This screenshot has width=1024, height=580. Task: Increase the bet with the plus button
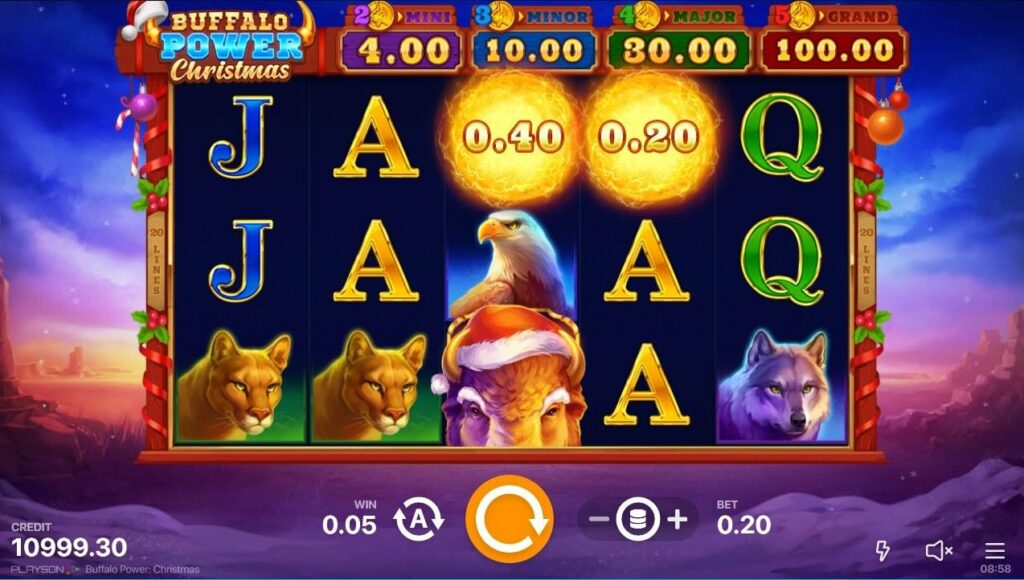point(677,520)
